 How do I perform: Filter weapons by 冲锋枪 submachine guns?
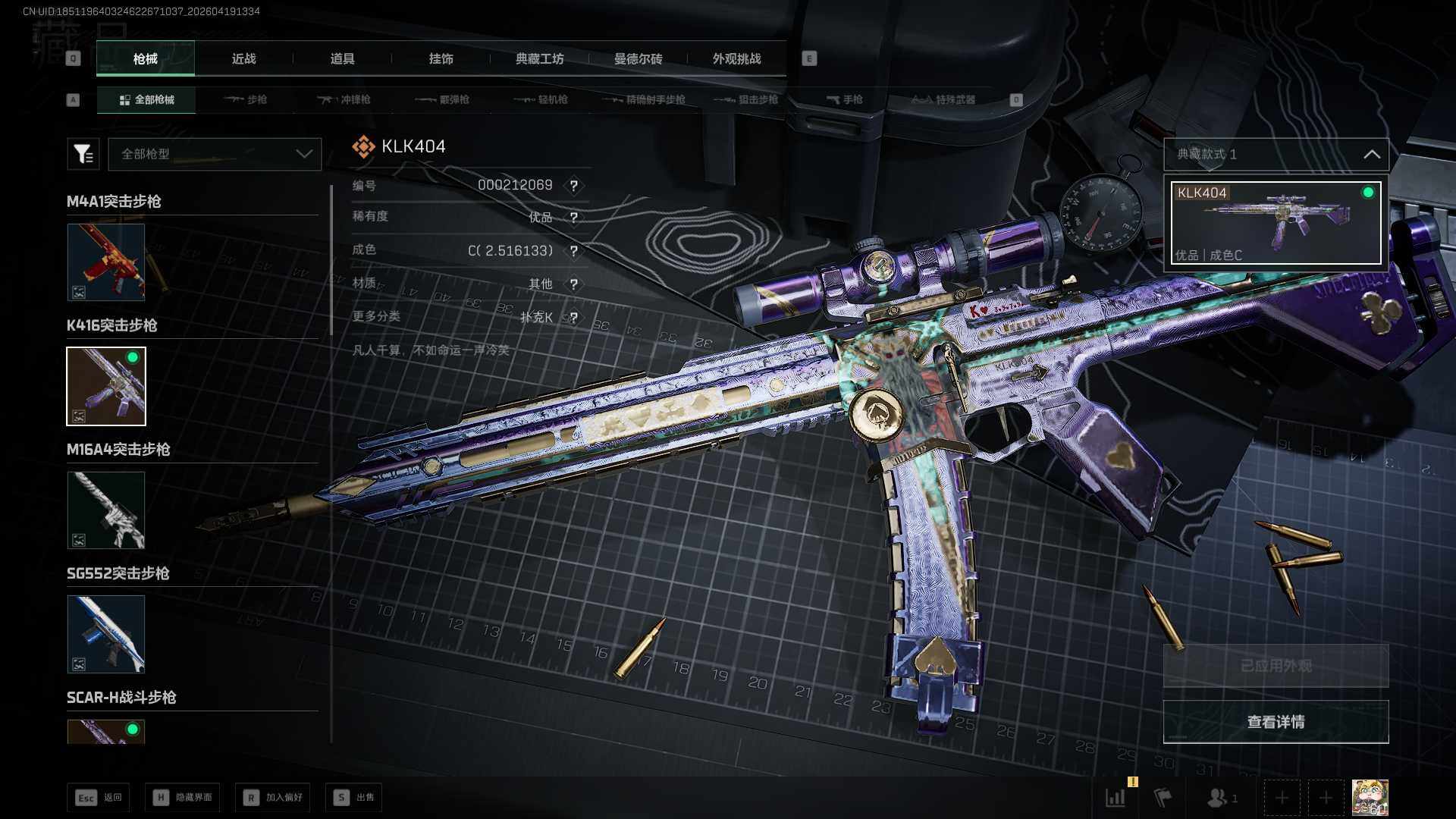point(344,100)
